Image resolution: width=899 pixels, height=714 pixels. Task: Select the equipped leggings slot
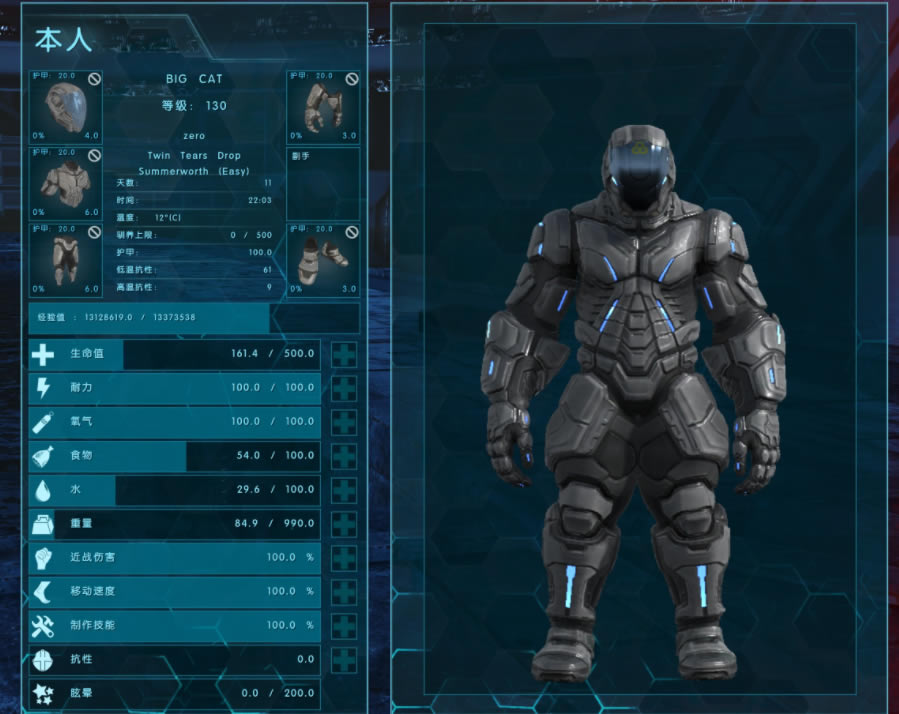[x=65, y=259]
